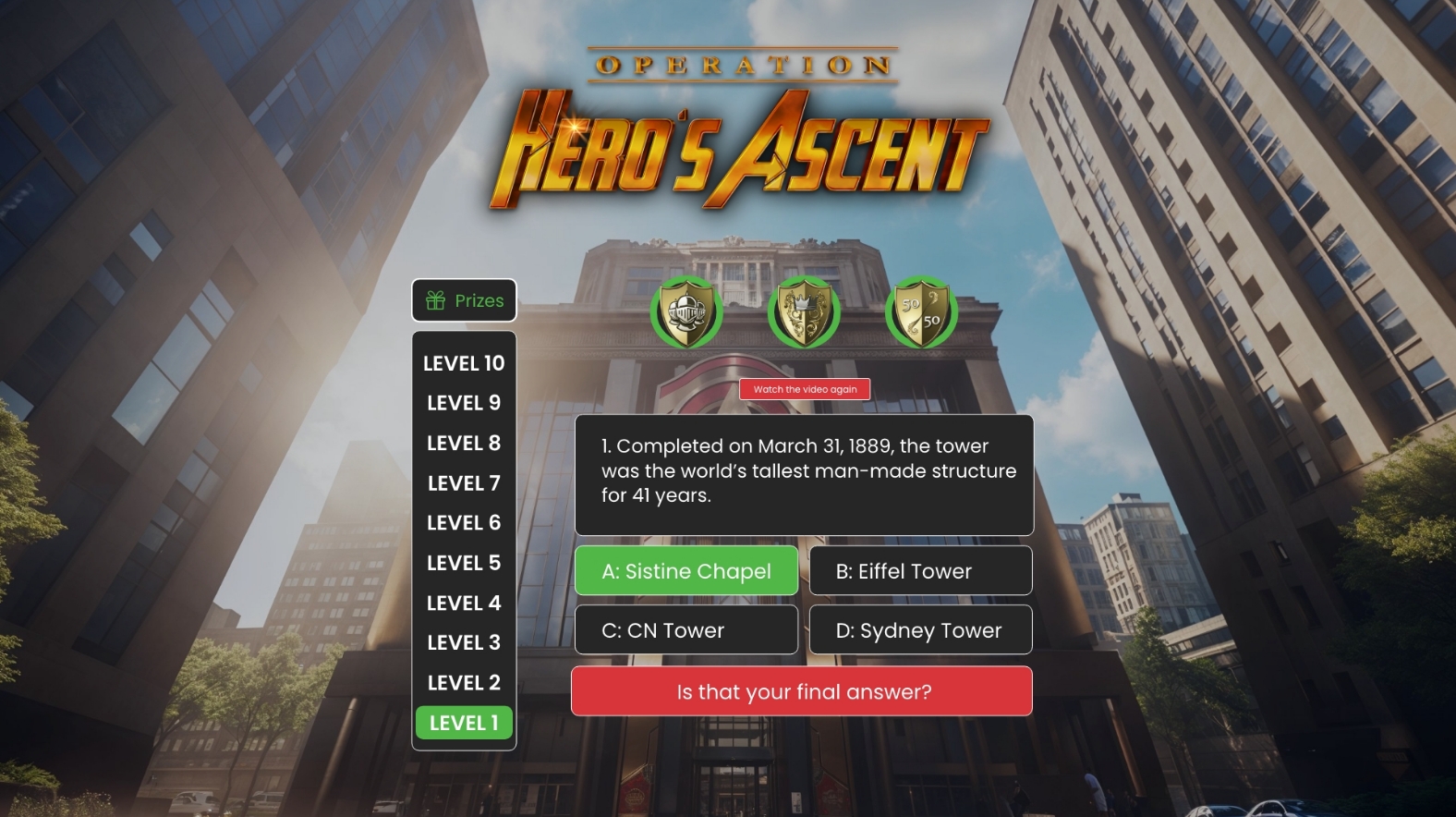Viewport: 1456px width, 817px height.
Task: Pick answer C: CN Tower
Action: (686, 630)
